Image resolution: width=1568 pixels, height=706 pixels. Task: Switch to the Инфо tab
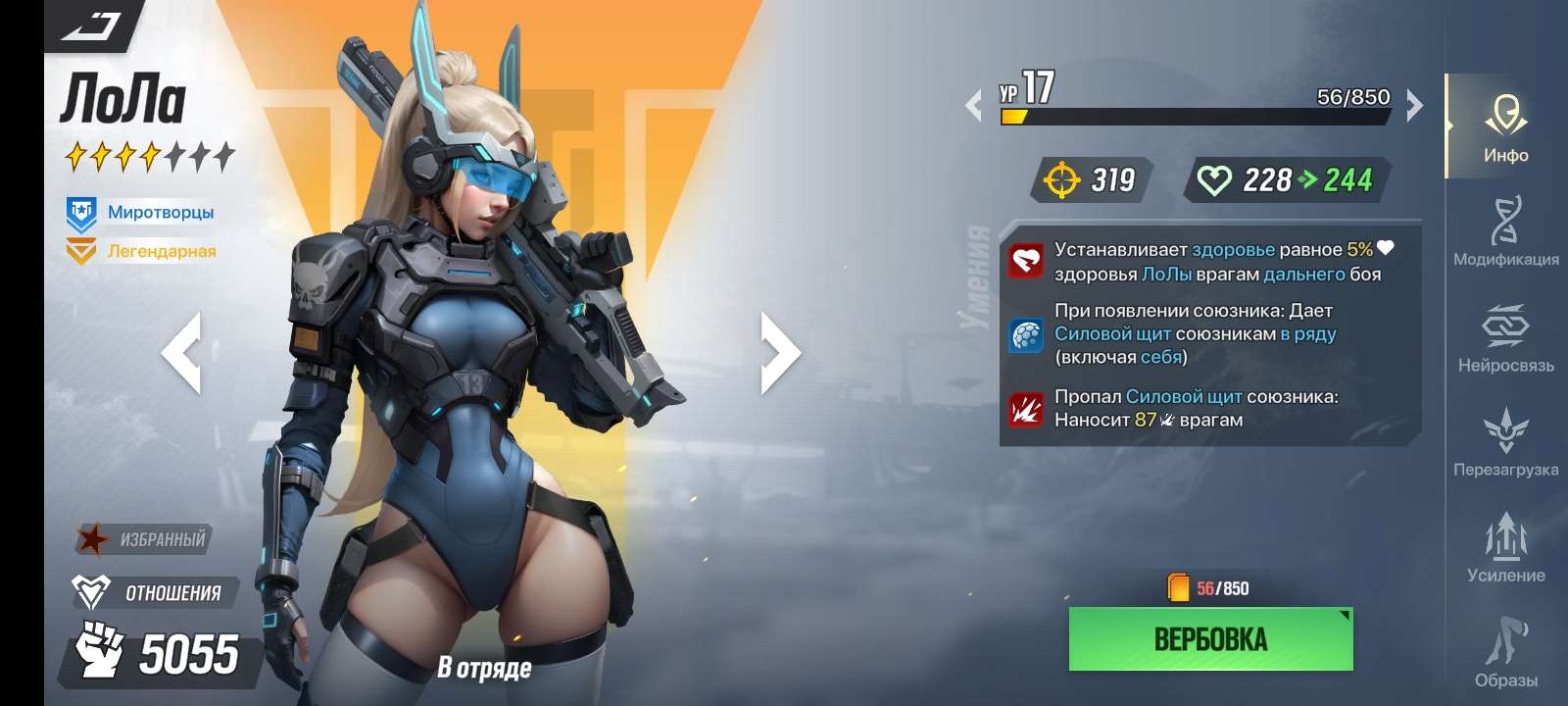tap(1506, 127)
